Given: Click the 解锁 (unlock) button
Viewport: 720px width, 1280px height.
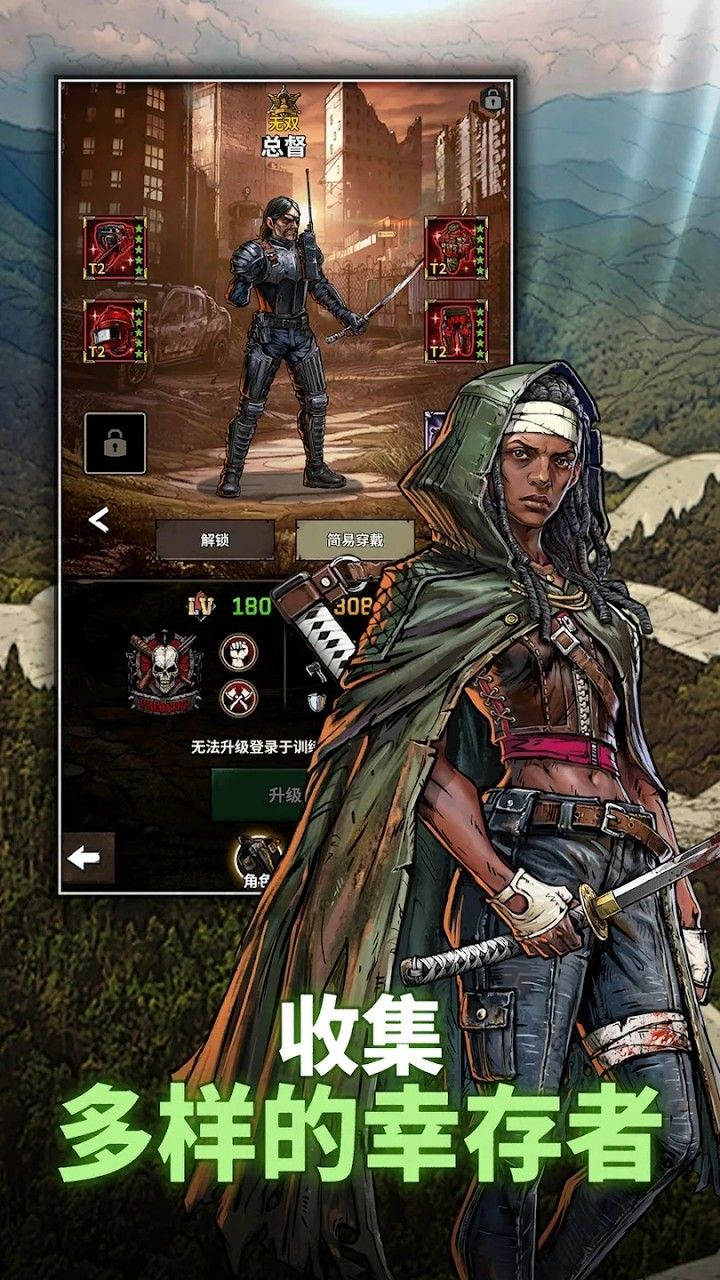Looking at the screenshot, I should 215,540.
